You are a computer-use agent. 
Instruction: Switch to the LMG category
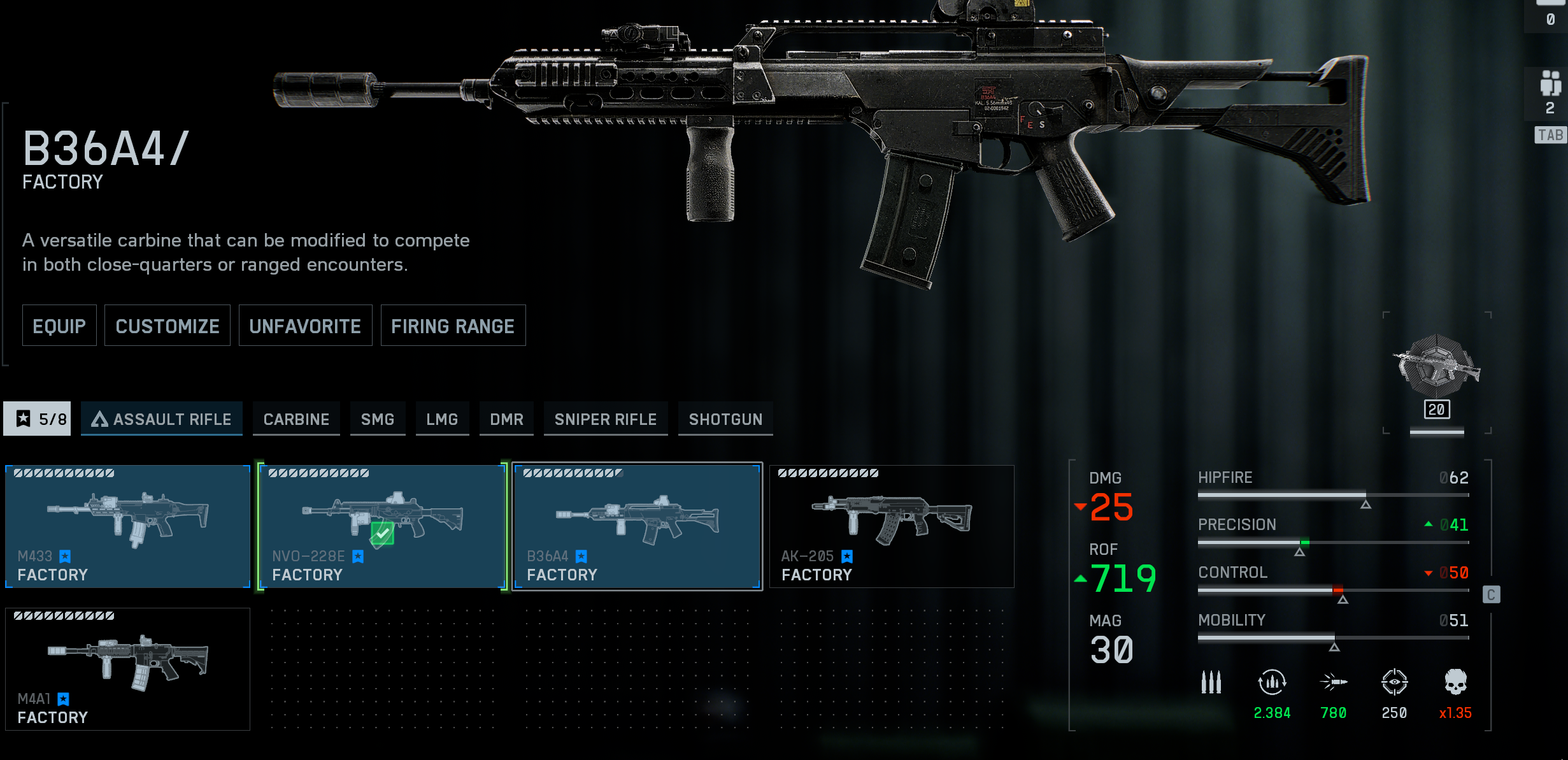click(442, 419)
